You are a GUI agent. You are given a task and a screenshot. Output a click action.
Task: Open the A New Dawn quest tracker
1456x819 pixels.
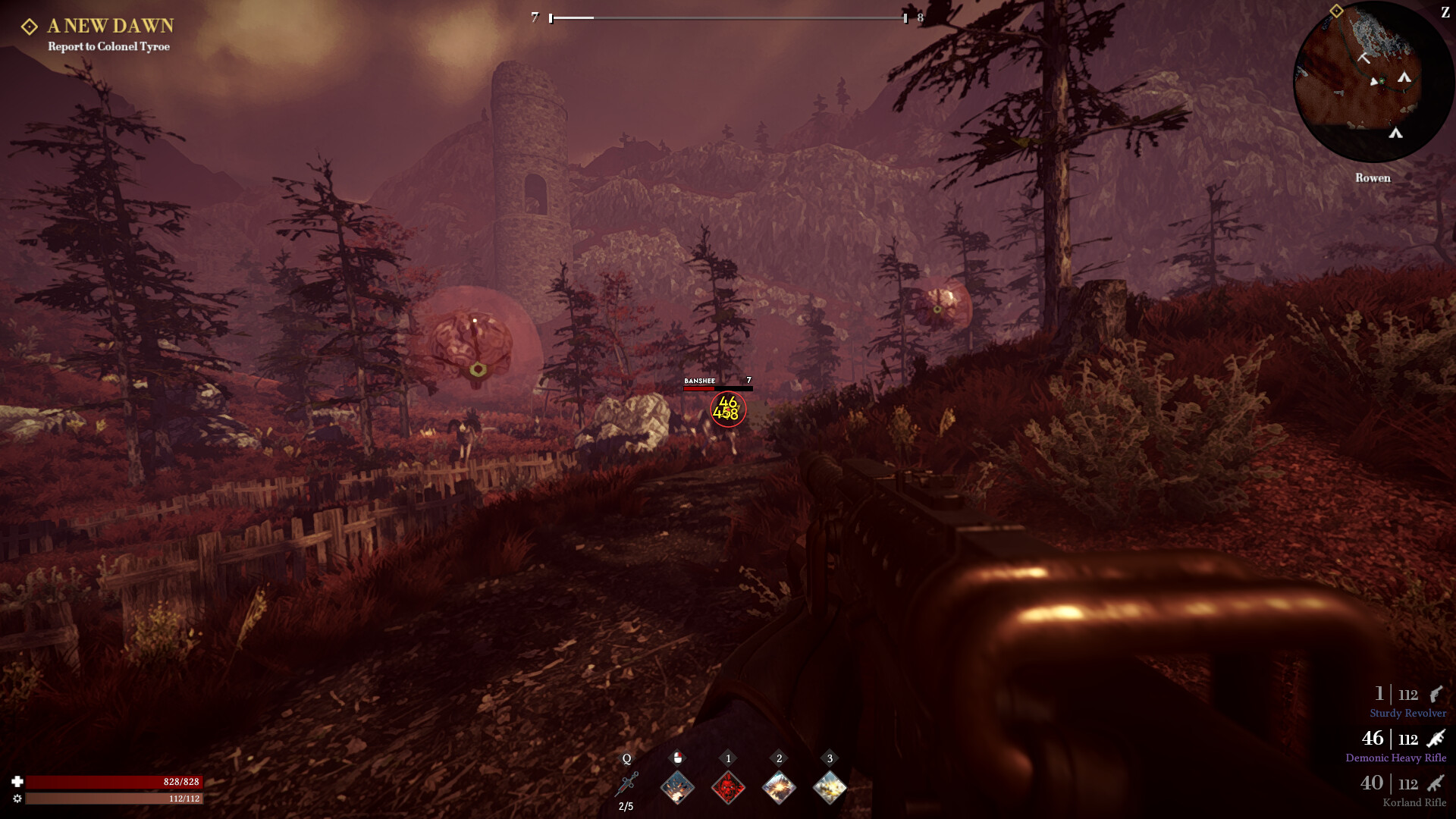click(110, 27)
